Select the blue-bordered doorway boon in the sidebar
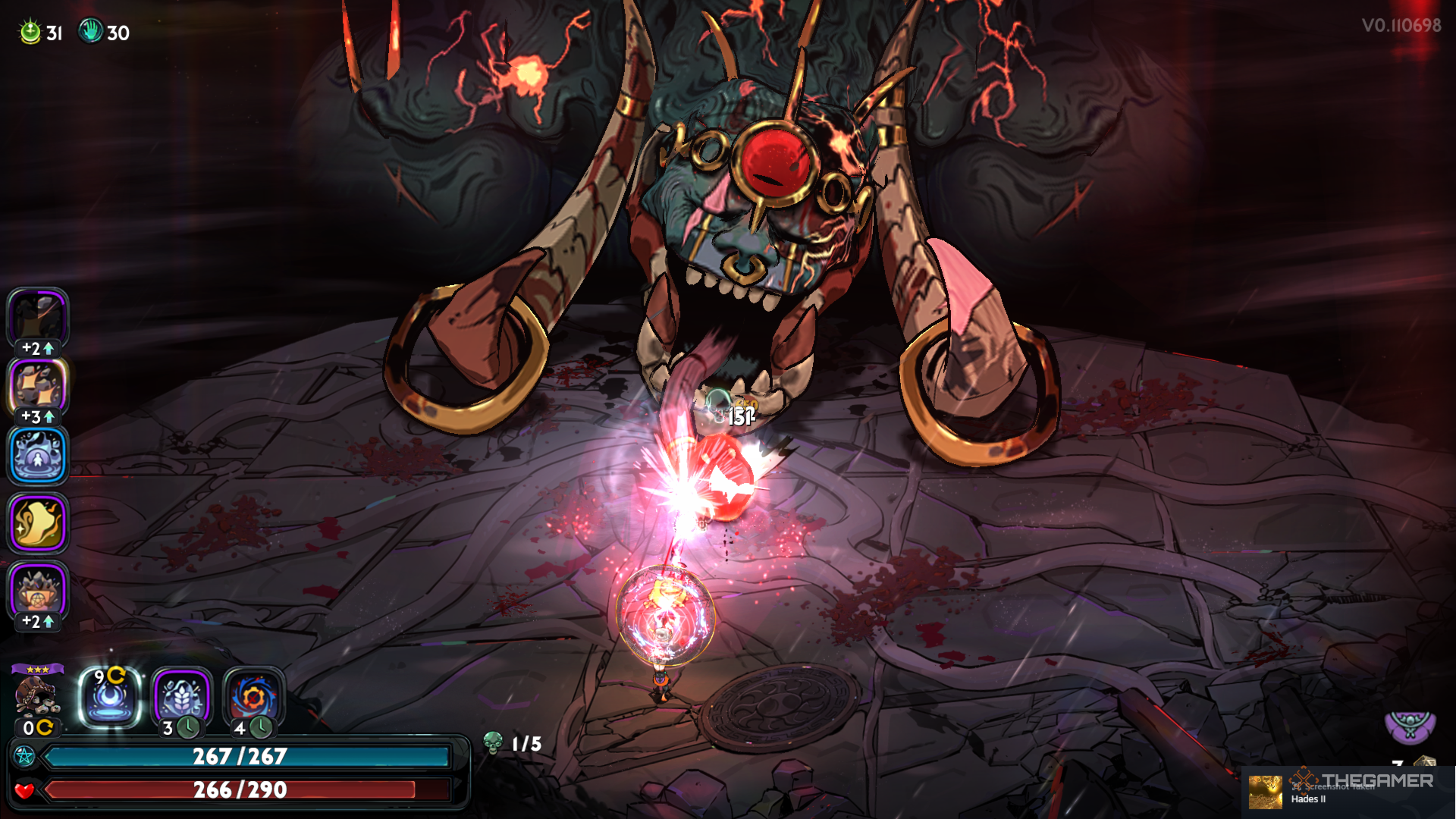 [x=36, y=455]
